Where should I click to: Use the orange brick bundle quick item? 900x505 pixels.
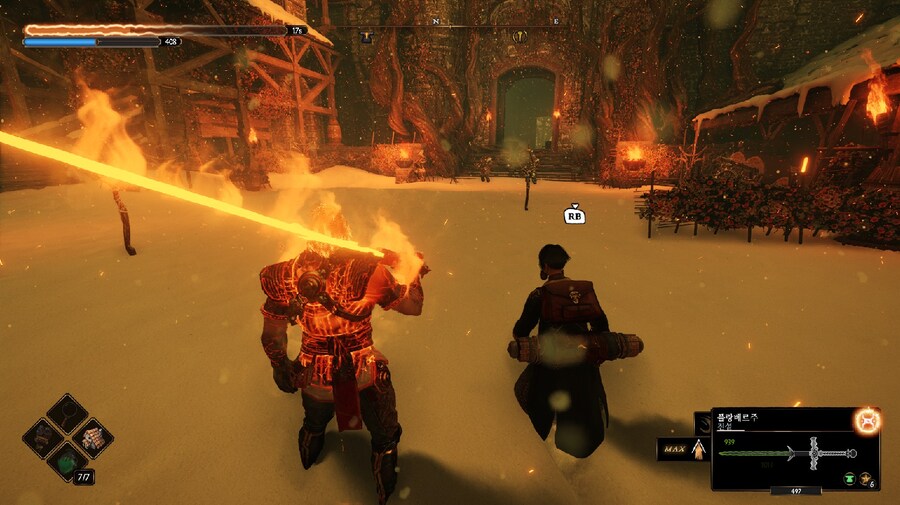point(93,437)
